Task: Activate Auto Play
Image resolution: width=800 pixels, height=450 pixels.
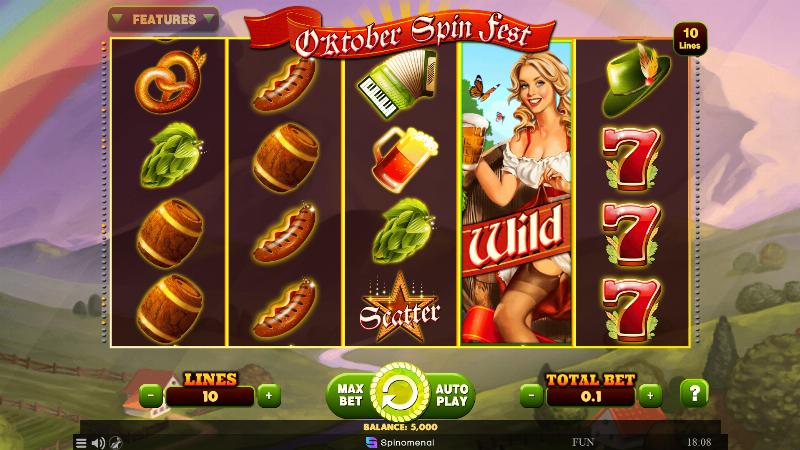Action: [450, 394]
